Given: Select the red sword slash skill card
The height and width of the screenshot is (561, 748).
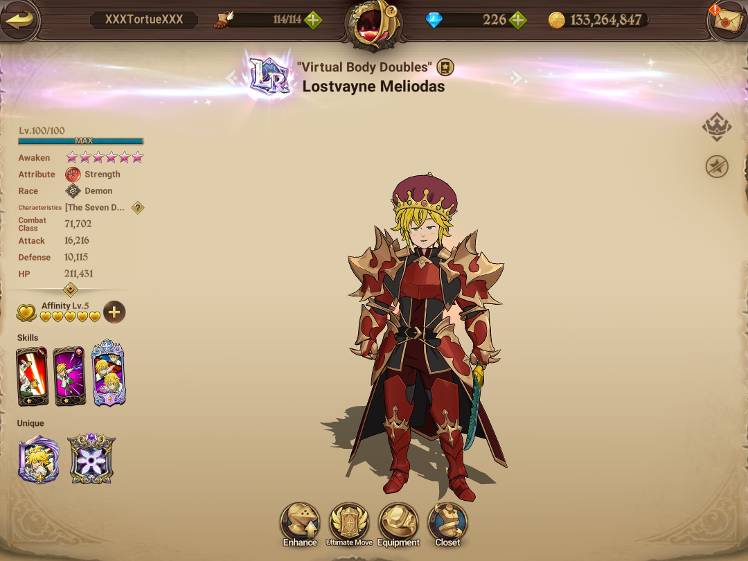Looking at the screenshot, I should pyautogui.click(x=32, y=375).
